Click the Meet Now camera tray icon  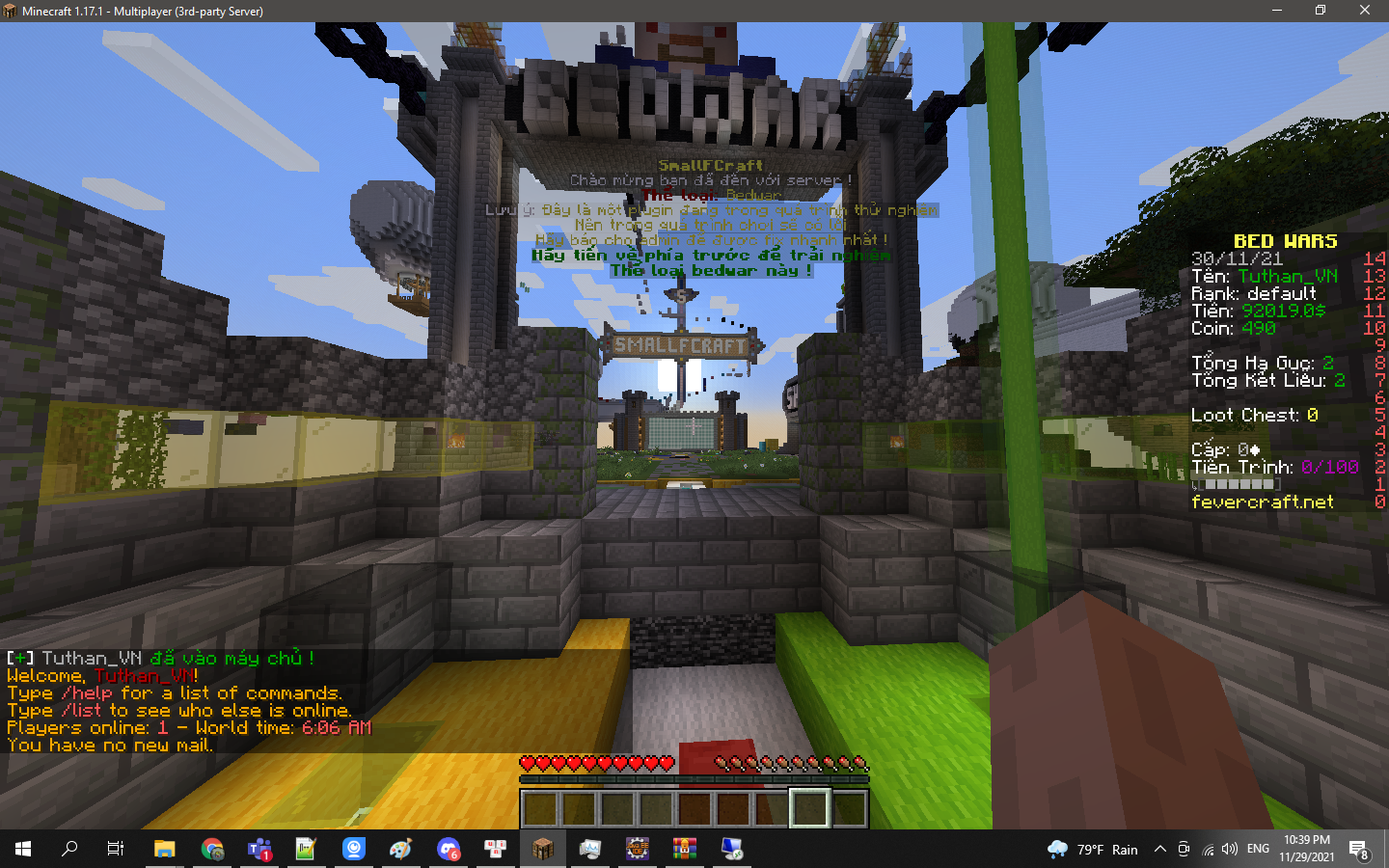pos(1185,849)
